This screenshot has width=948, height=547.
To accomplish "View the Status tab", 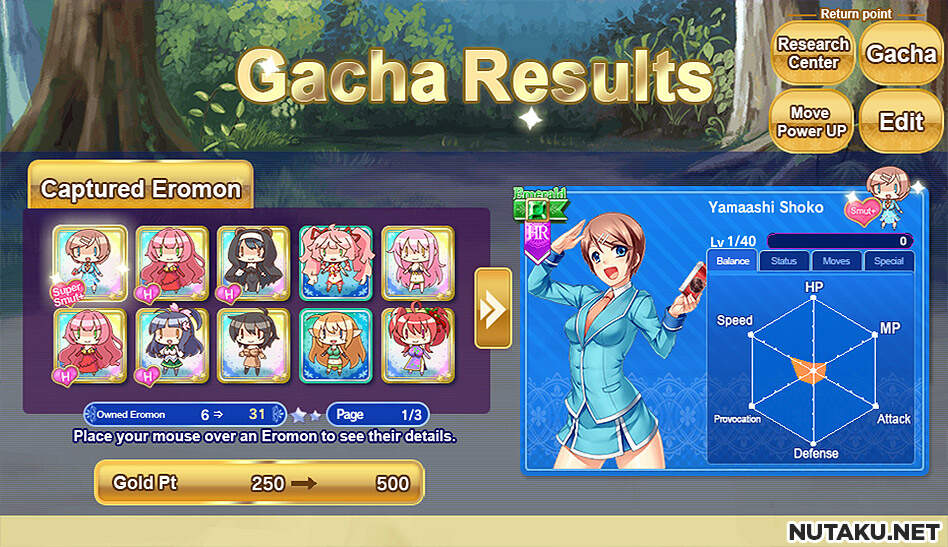I will 784,262.
